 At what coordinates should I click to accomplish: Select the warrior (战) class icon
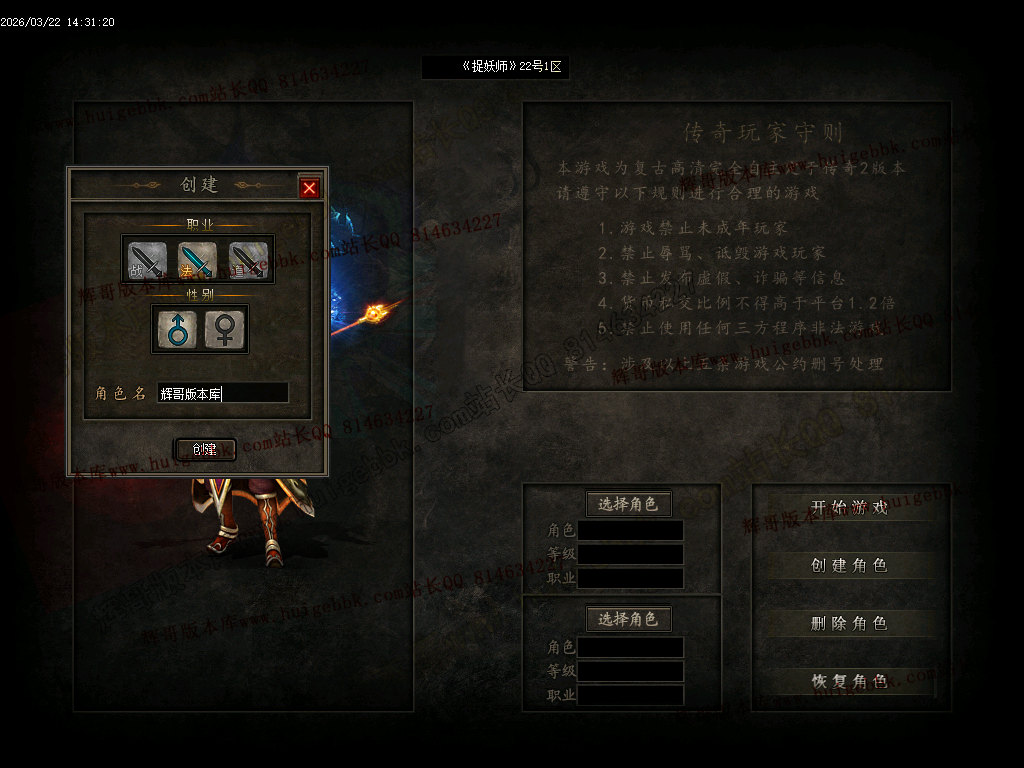[x=147, y=260]
